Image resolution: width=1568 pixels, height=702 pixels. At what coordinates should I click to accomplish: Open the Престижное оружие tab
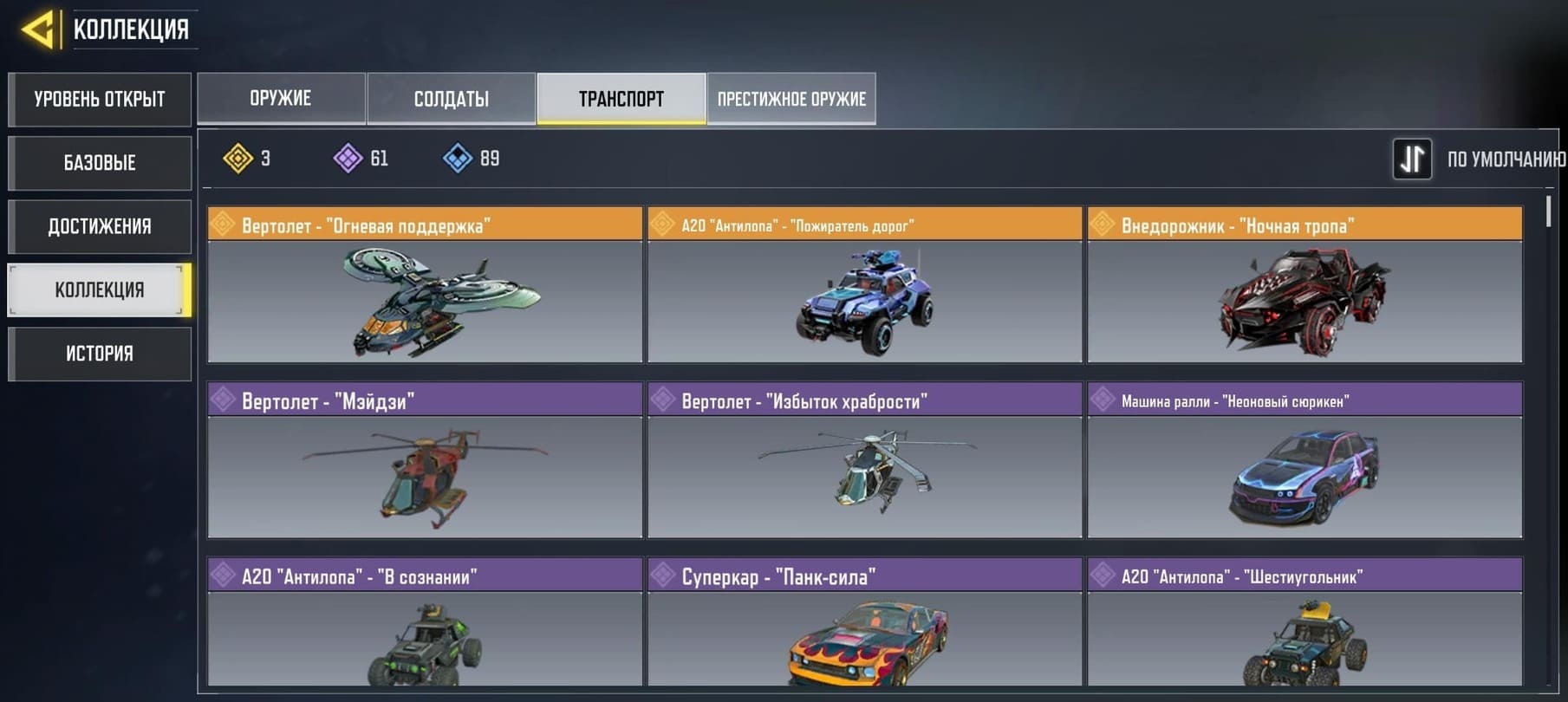coord(791,99)
